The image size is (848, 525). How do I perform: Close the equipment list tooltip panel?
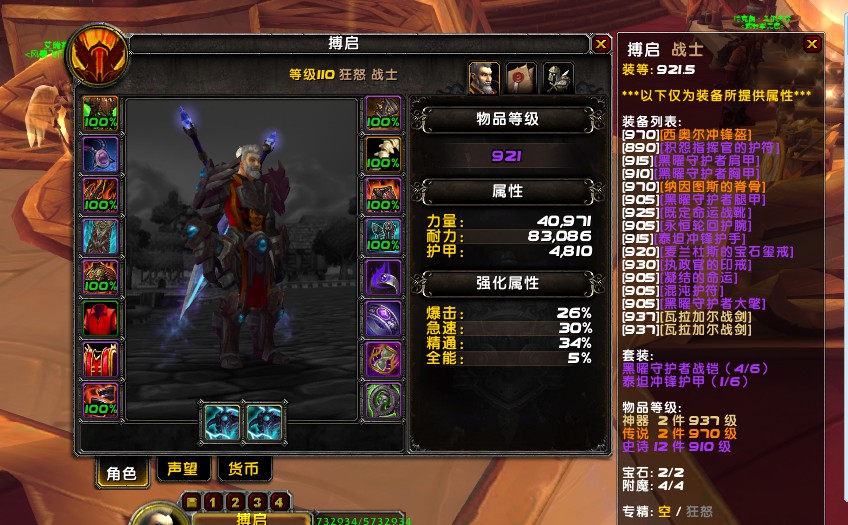[812, 44]
